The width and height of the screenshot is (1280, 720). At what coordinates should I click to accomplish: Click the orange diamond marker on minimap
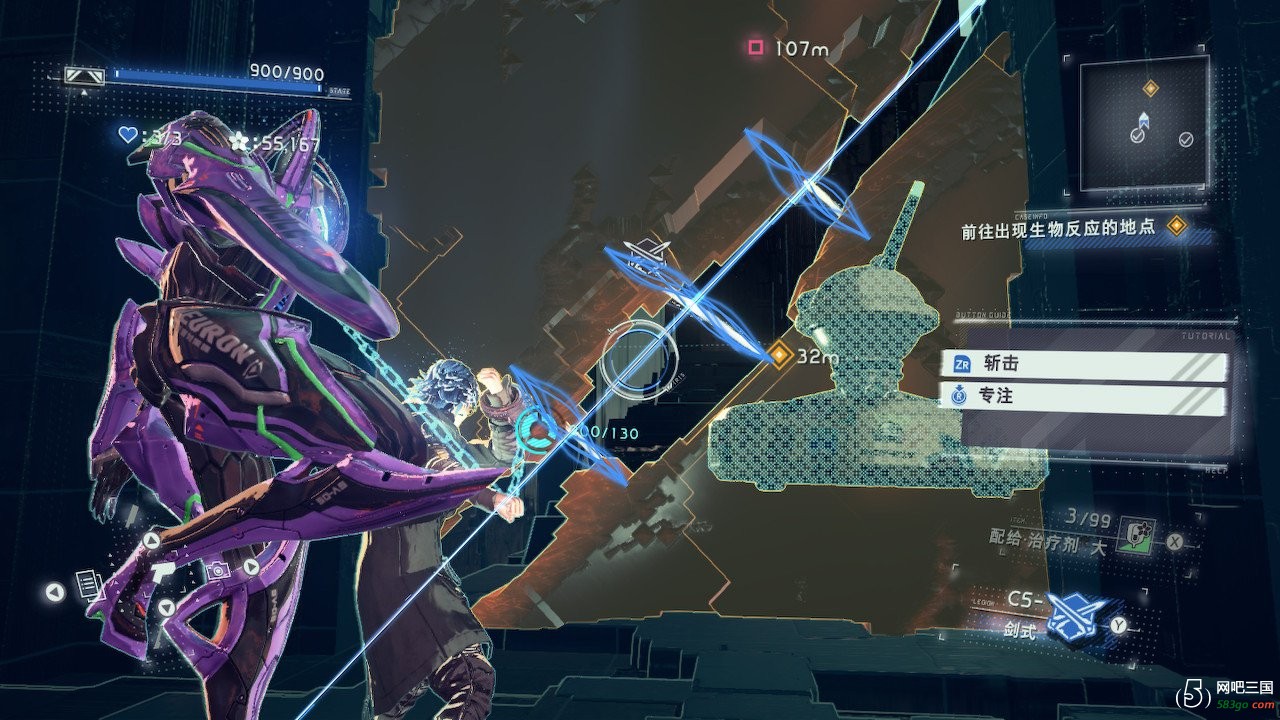tap(1150, 89)
